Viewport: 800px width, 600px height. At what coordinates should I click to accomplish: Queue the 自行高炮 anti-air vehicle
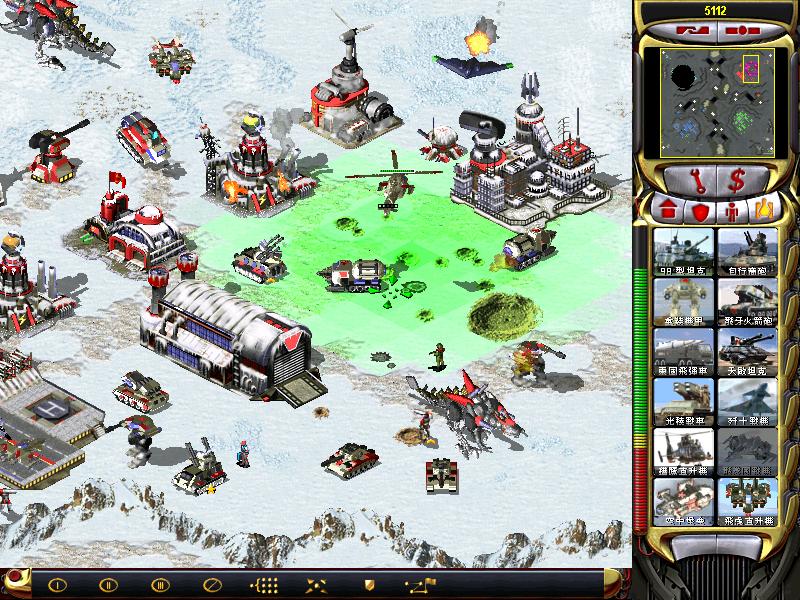tap(747, 251)
